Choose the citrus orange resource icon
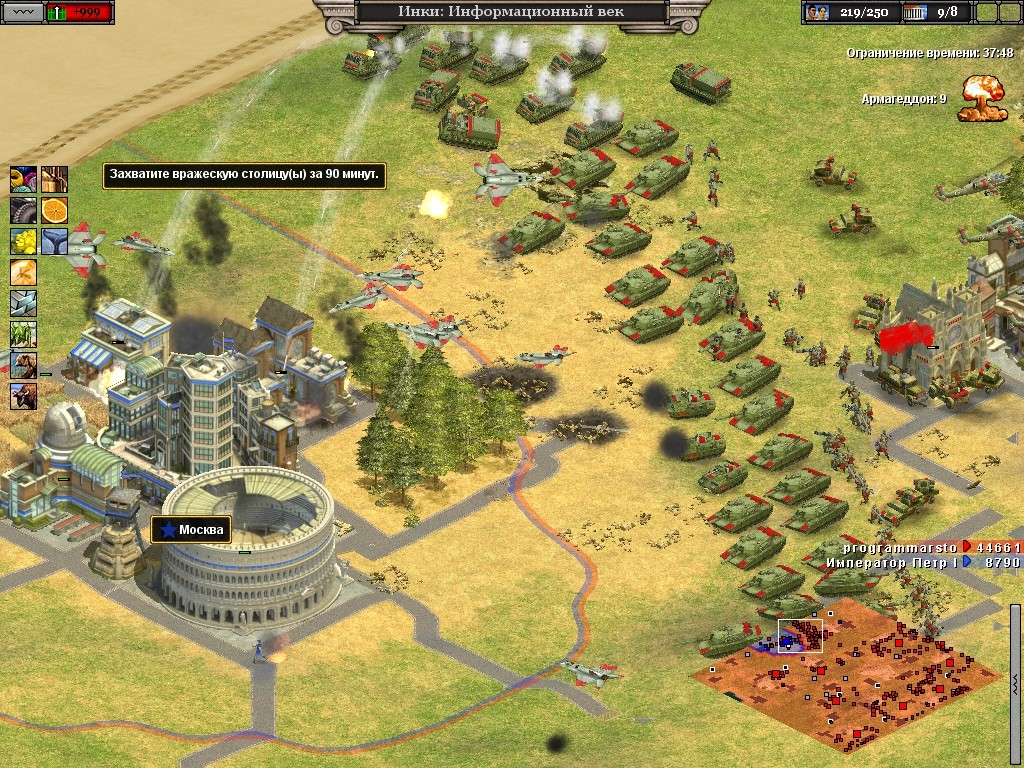This screenshot has height=768, width=1024. 55,210
